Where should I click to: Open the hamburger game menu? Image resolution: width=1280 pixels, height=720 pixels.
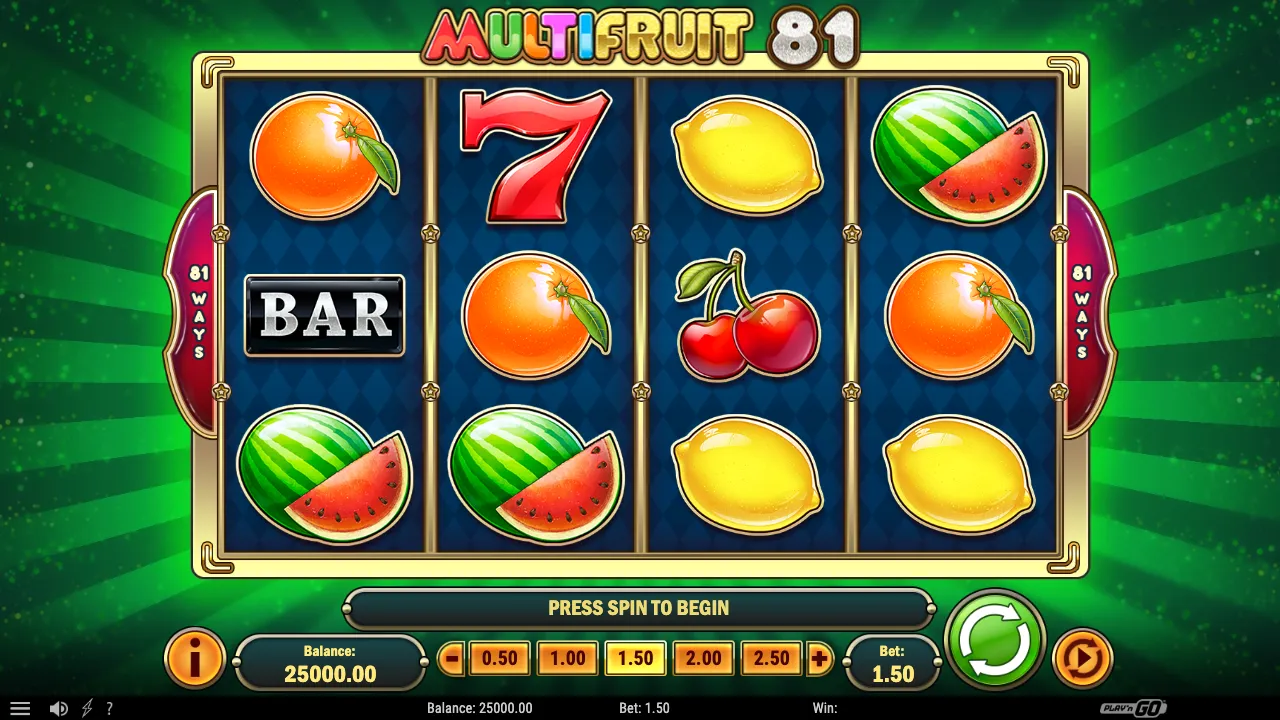point(20,708)
